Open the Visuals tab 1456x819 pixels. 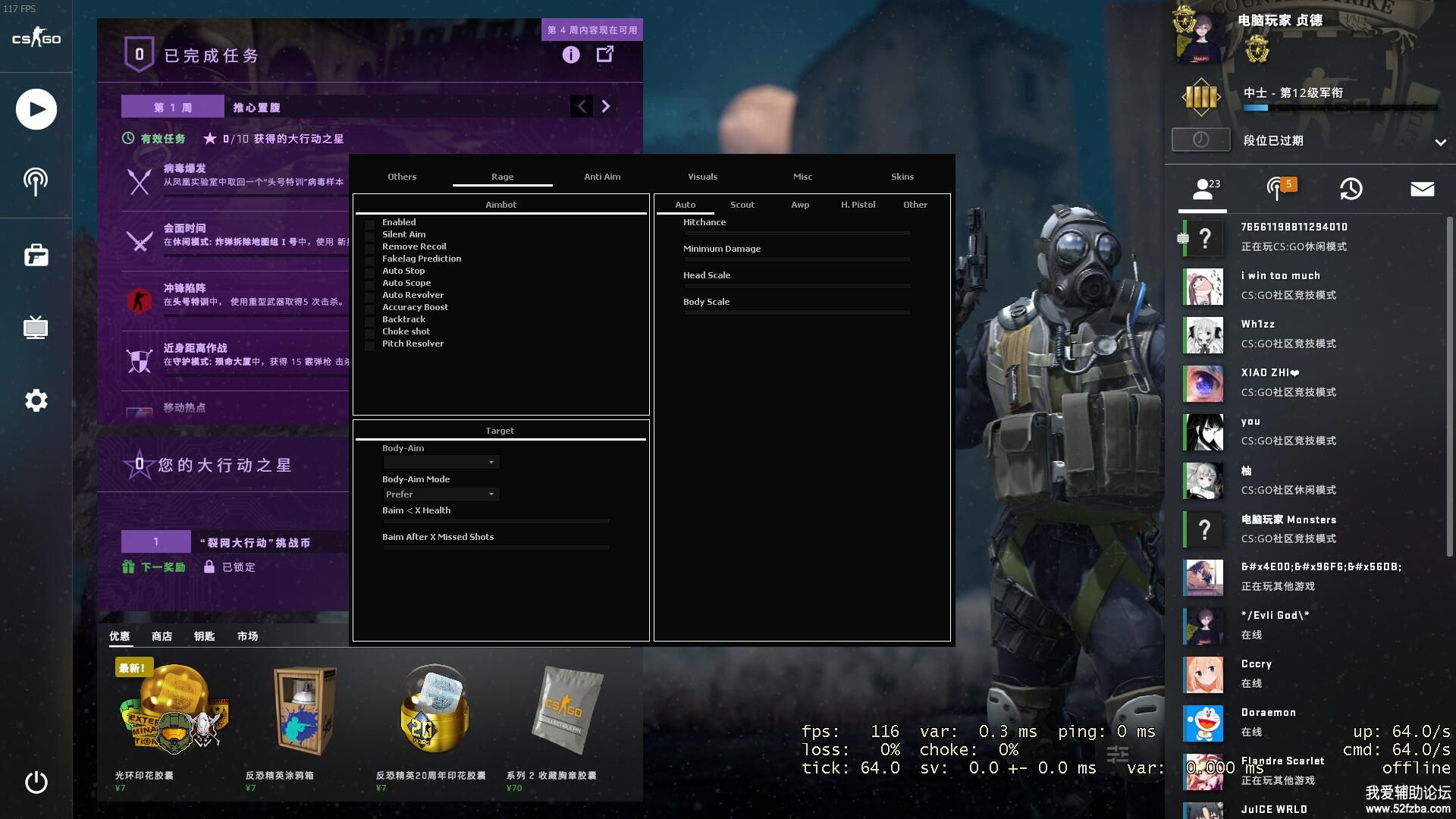pyautogui.click(x=702, y=177)
